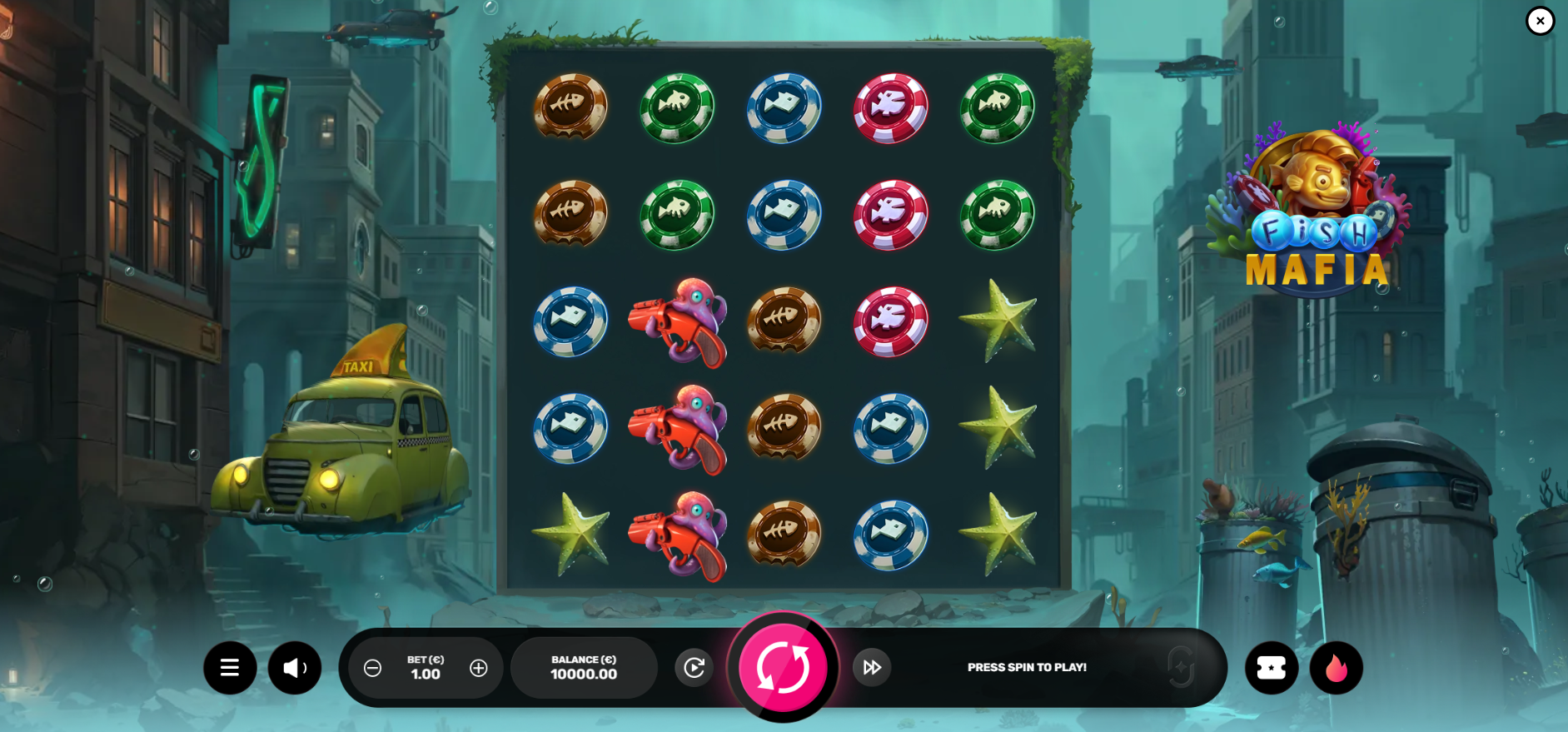Enable turbo fast-forward spins

[872, 667]
